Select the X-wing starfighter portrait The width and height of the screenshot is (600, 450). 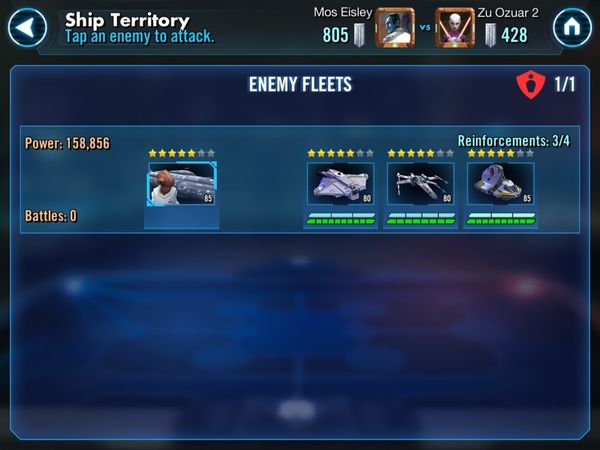[x=420, y=184]
